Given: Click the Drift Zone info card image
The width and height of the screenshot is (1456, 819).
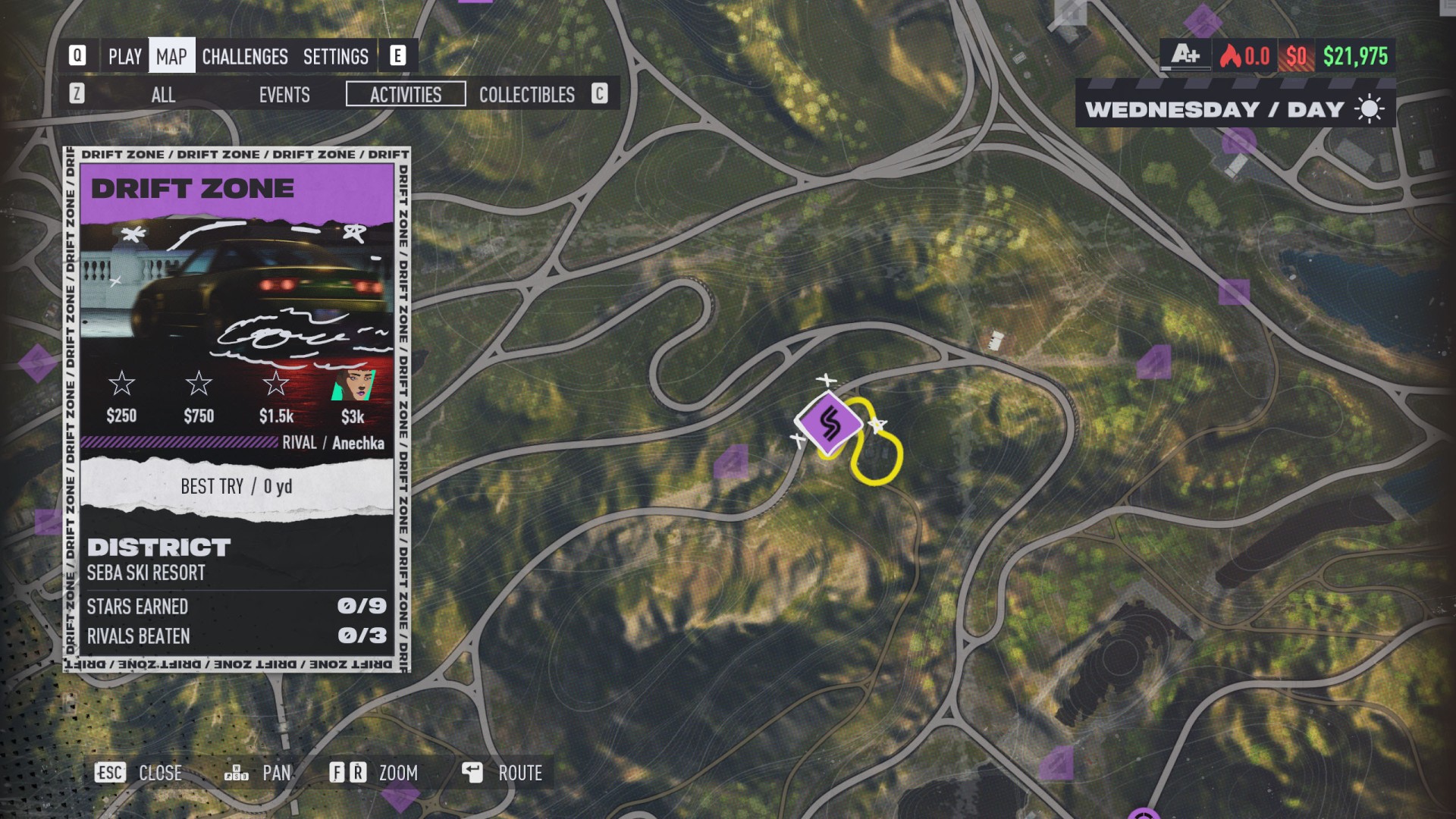Looking at the screenshot, I should point(237,292).
